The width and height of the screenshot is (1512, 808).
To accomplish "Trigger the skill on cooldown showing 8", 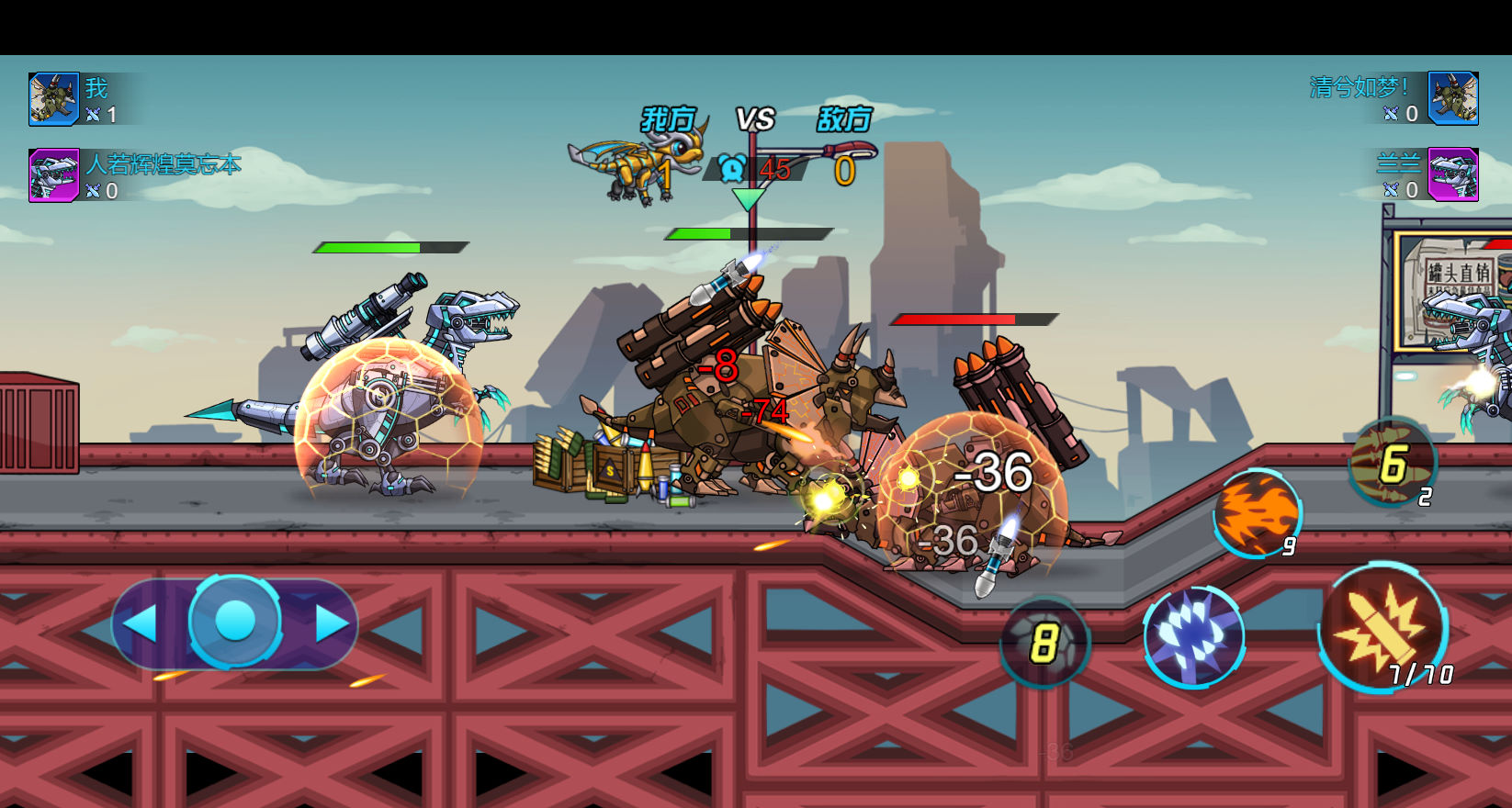I will (x=1044, y=642).
